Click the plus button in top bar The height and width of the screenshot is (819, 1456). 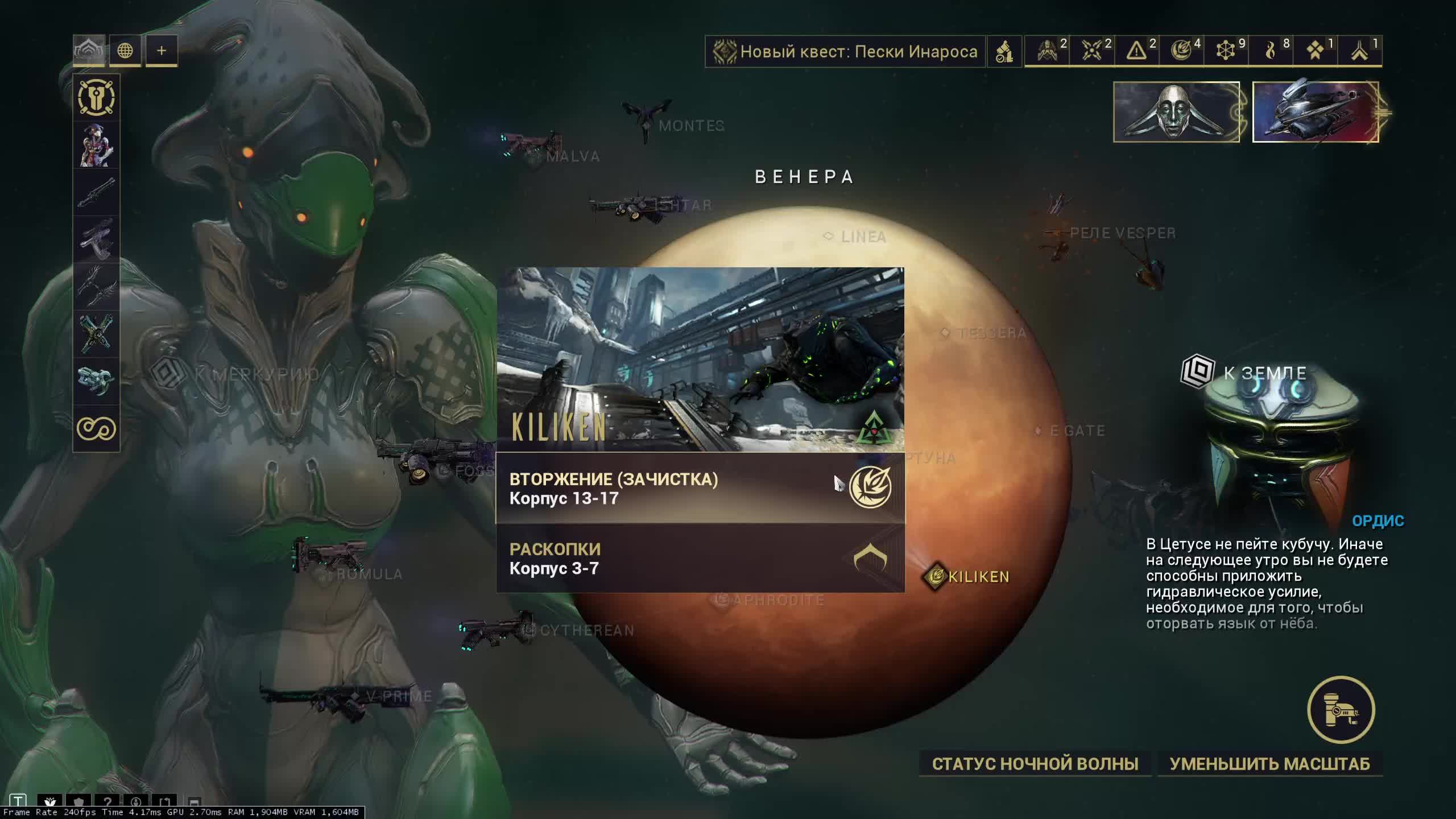[x=162, y=51]
